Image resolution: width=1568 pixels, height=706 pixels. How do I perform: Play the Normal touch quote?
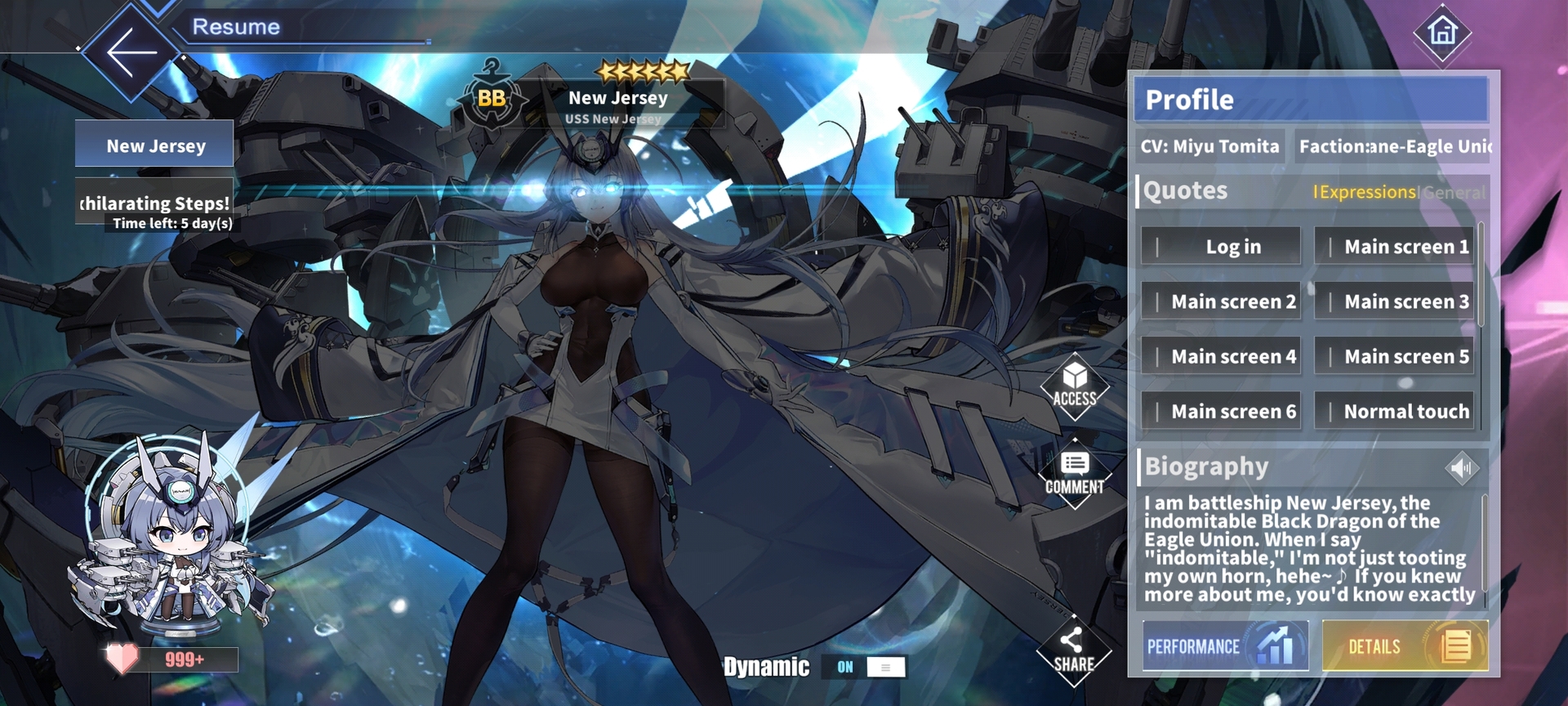(1395, 411)
